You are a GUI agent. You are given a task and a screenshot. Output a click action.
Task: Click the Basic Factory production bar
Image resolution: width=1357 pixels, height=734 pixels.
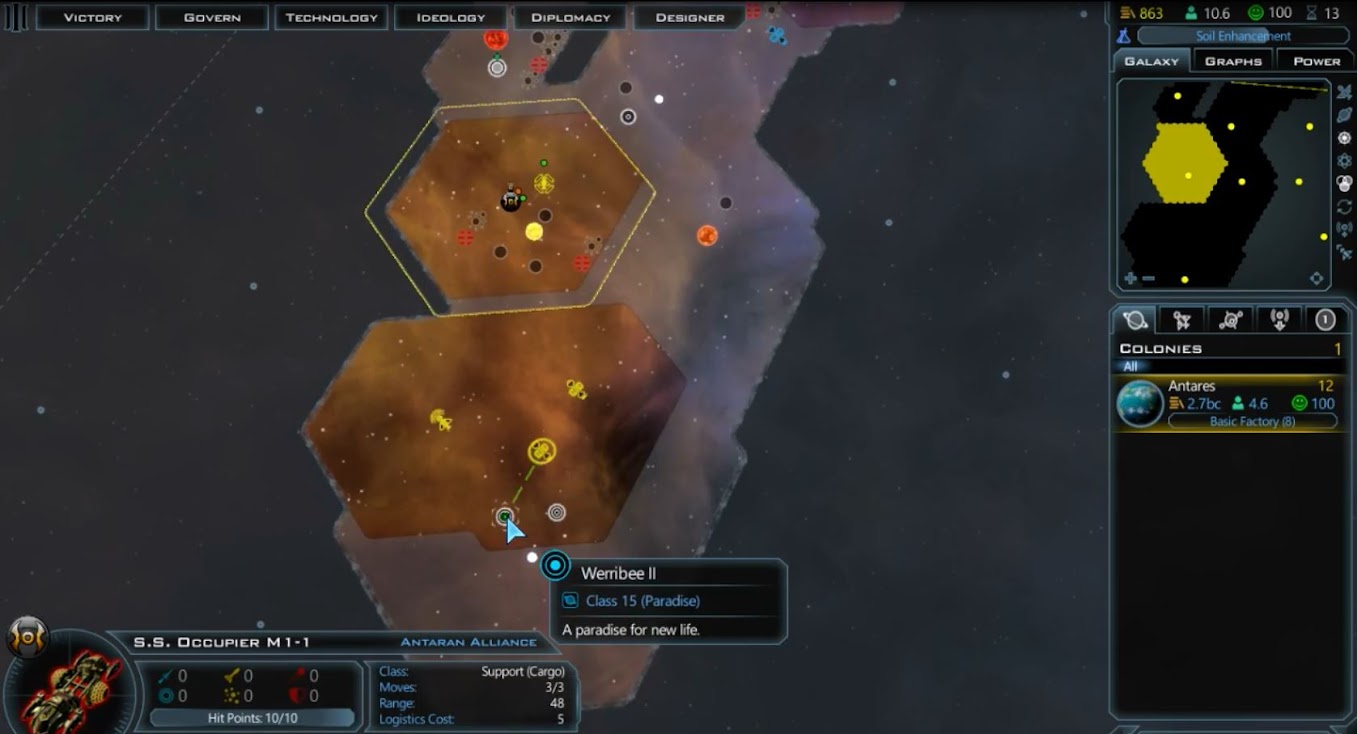(1252, 422)
